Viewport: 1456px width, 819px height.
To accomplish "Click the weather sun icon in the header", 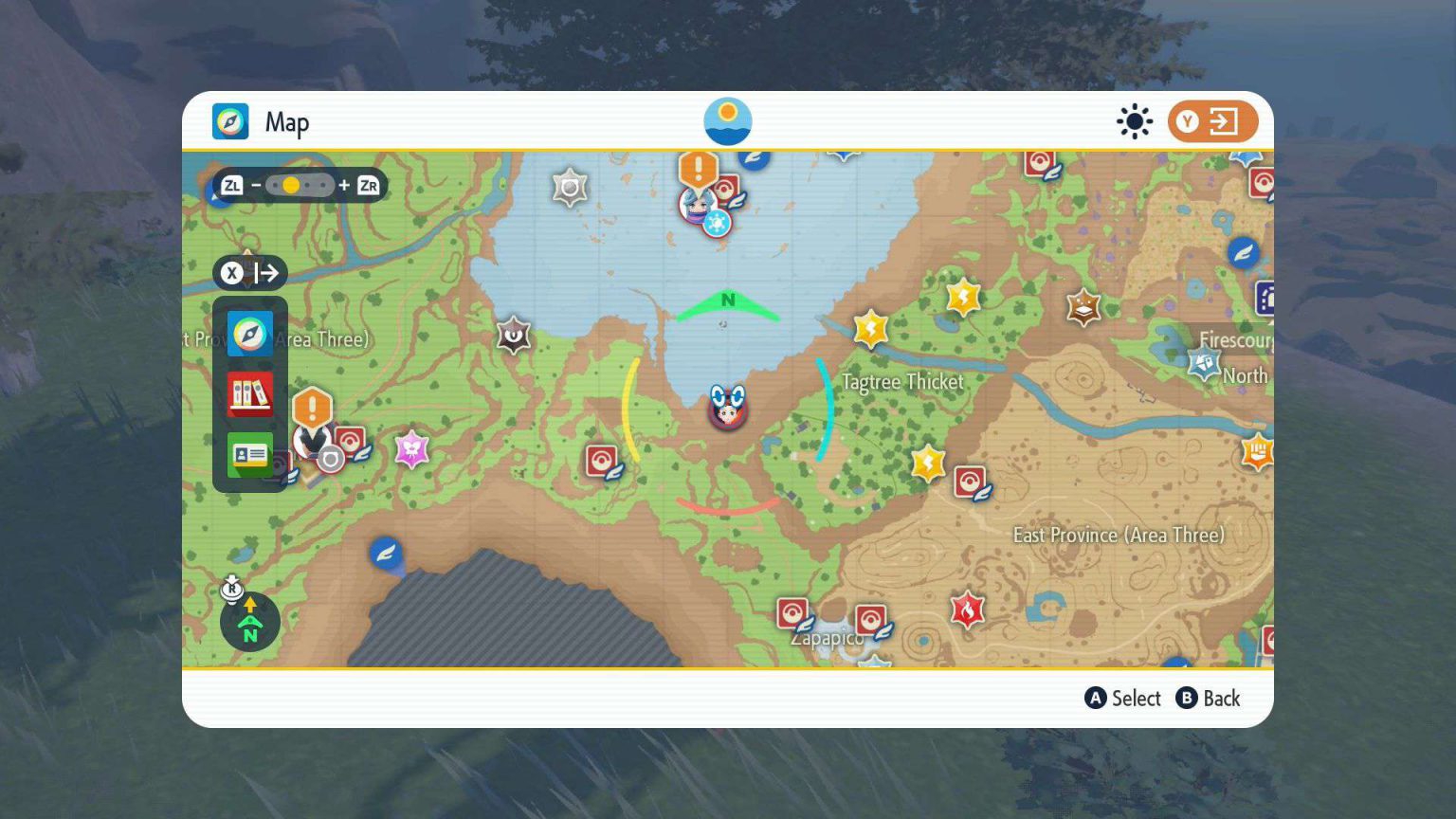I will pyautogui.click(x=1135, y=121).
